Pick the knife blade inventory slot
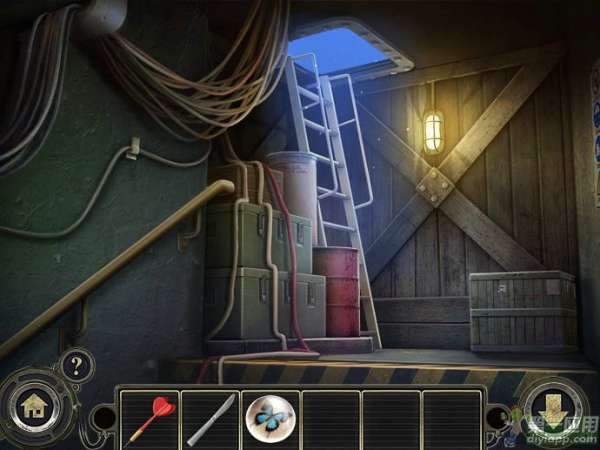 (x=209, y=418)
